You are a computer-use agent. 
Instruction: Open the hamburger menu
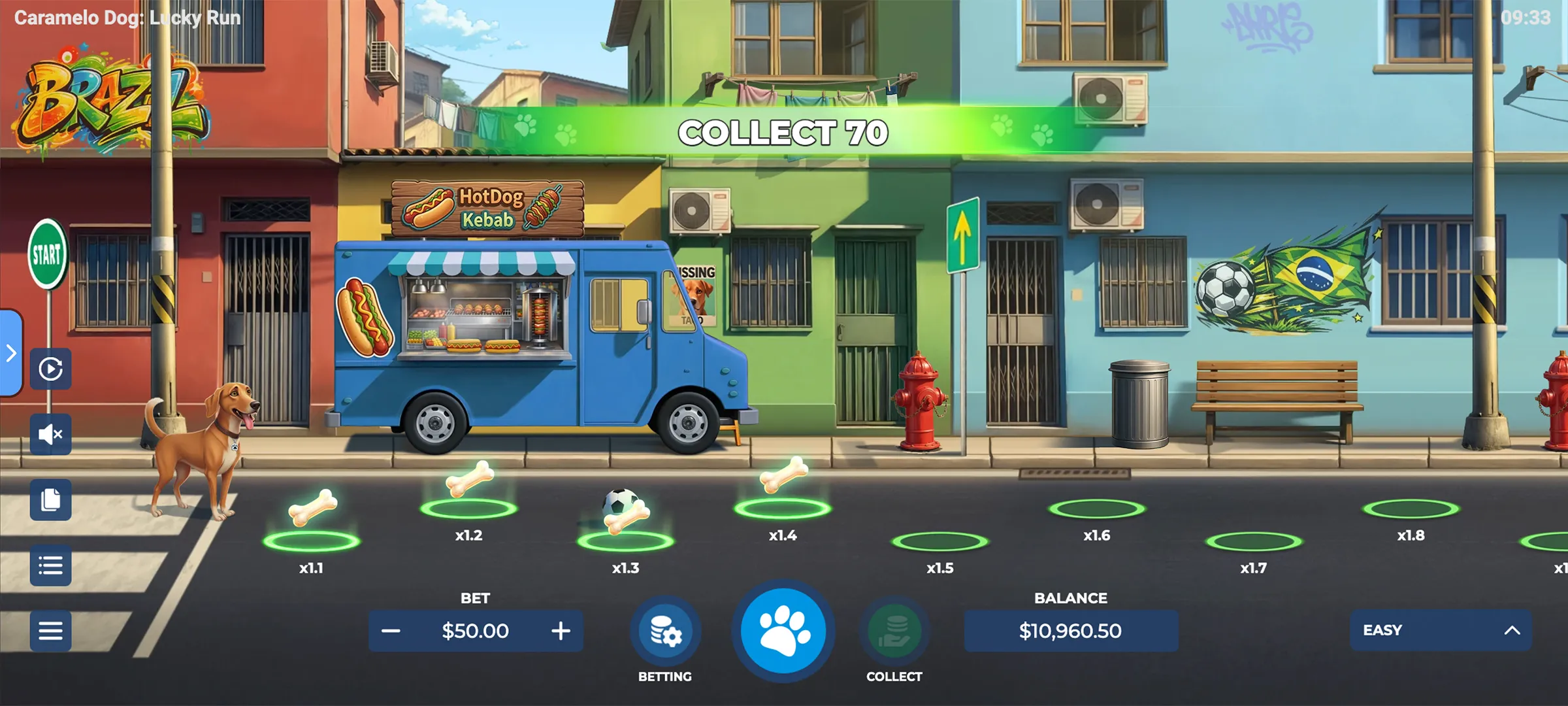(x=50, y=631)
